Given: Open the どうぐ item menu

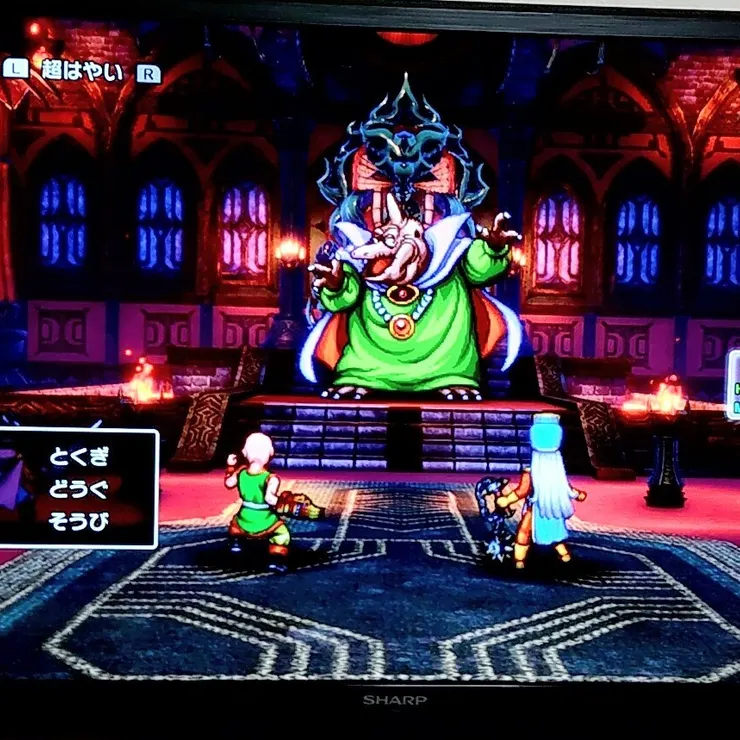Looking at the screenshot, I should pyautogui.click(x=79, y=489).
